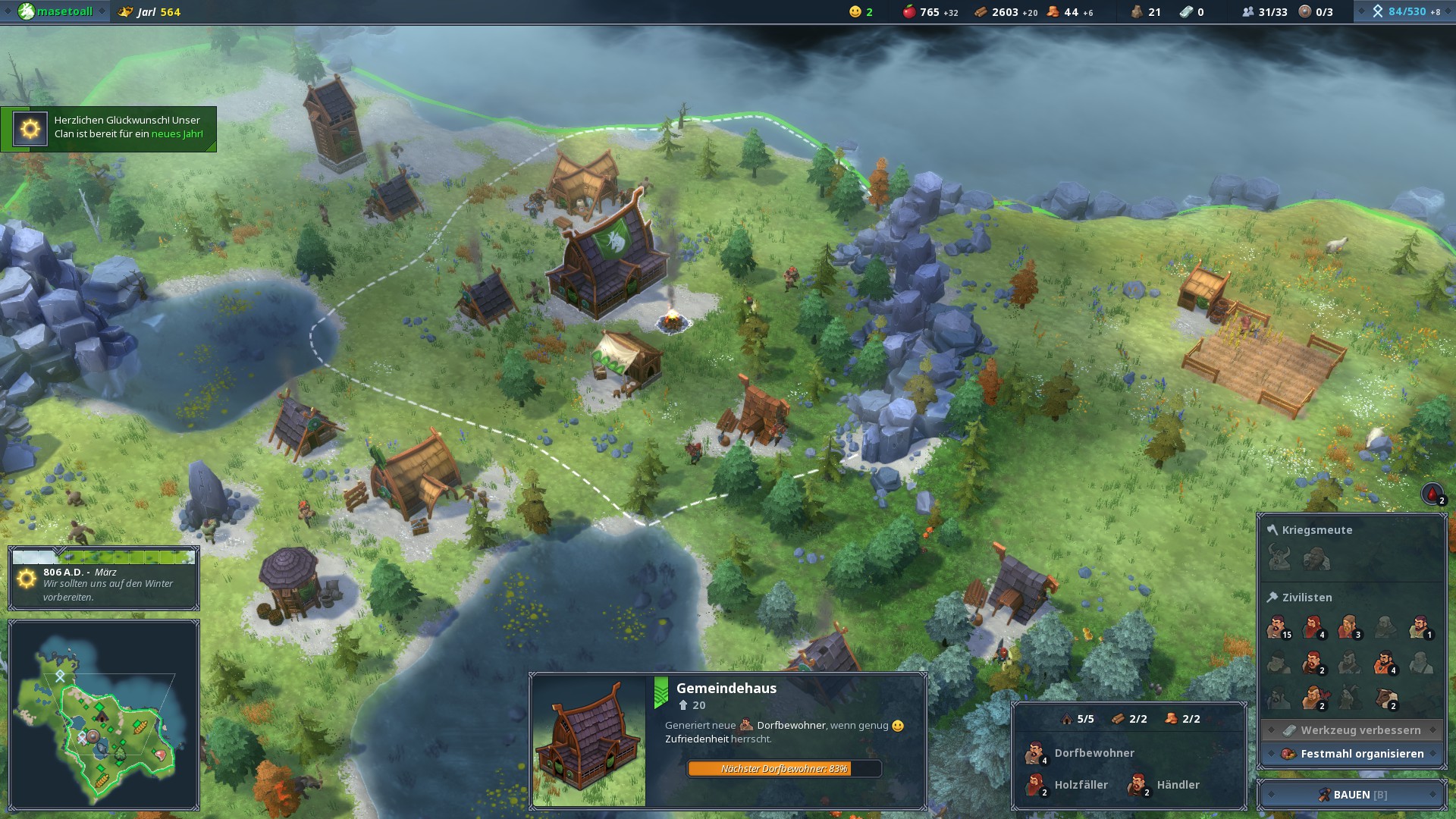Click Festmahl organisieren button
The width and height of the screenshot is (1456, 819).
tap(1352, 754)
